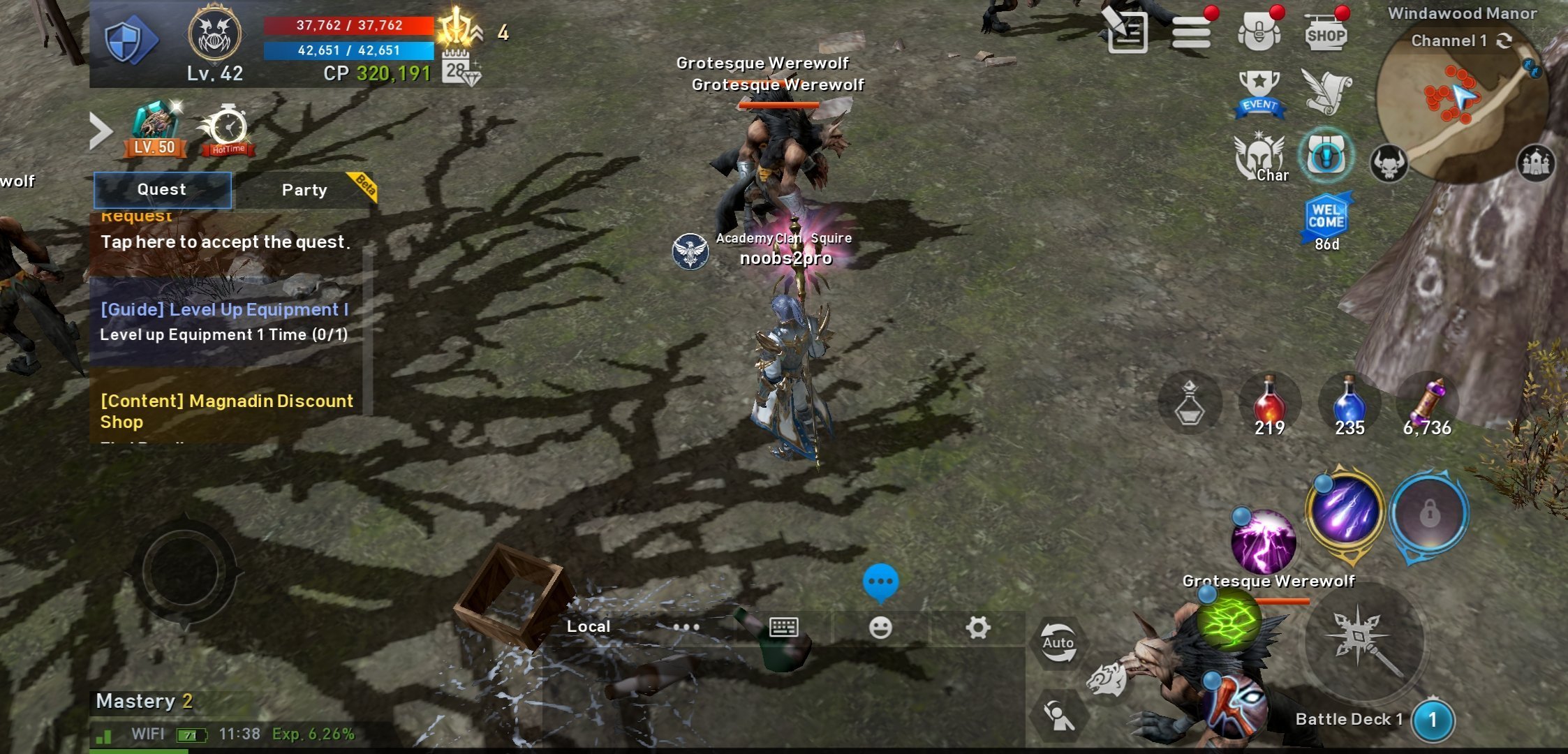Open the Char character menu

point(1261,158)
